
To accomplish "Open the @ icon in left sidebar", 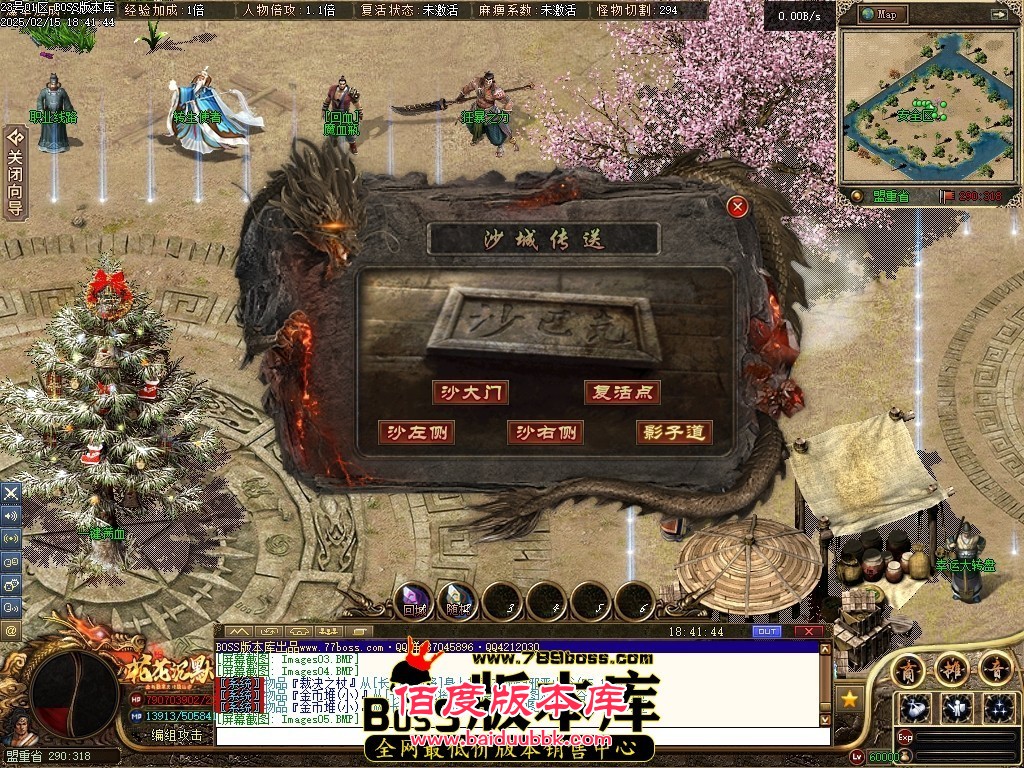I will (x=11, y=630).
